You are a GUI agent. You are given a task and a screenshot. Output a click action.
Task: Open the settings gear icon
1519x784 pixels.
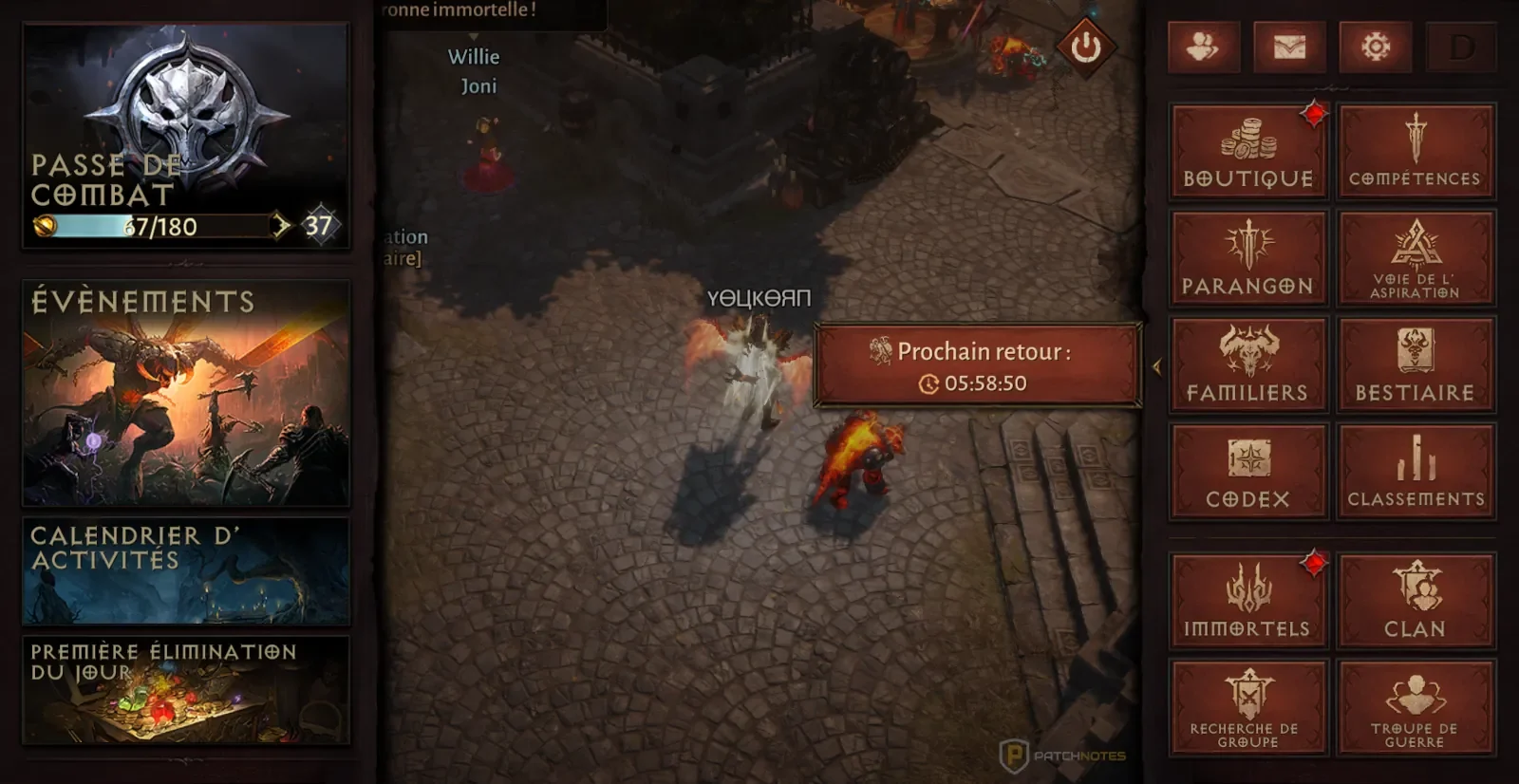click(1376, 47)
